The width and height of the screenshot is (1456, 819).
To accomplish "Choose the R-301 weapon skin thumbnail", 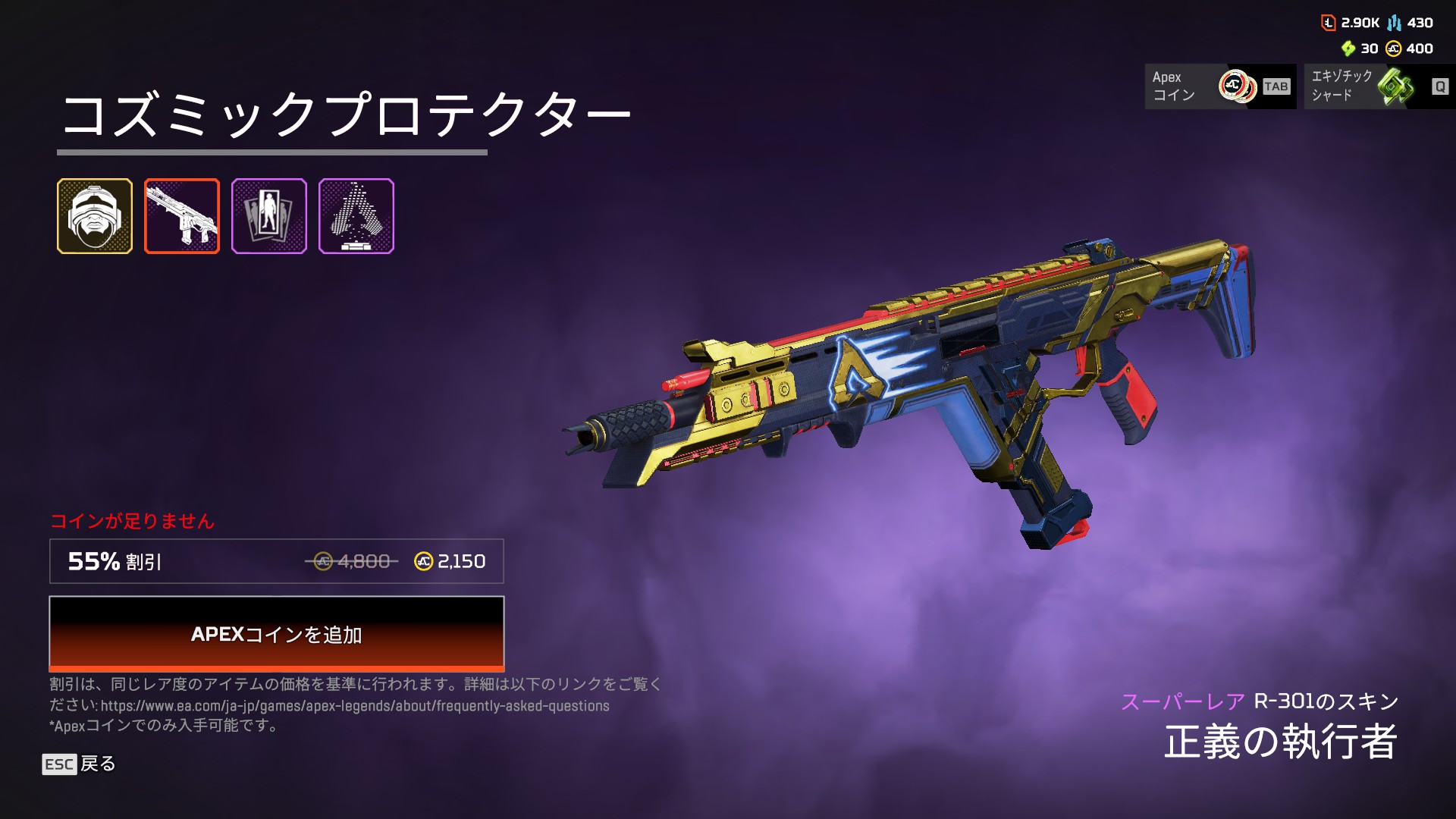I will click(x=182, y=216).
